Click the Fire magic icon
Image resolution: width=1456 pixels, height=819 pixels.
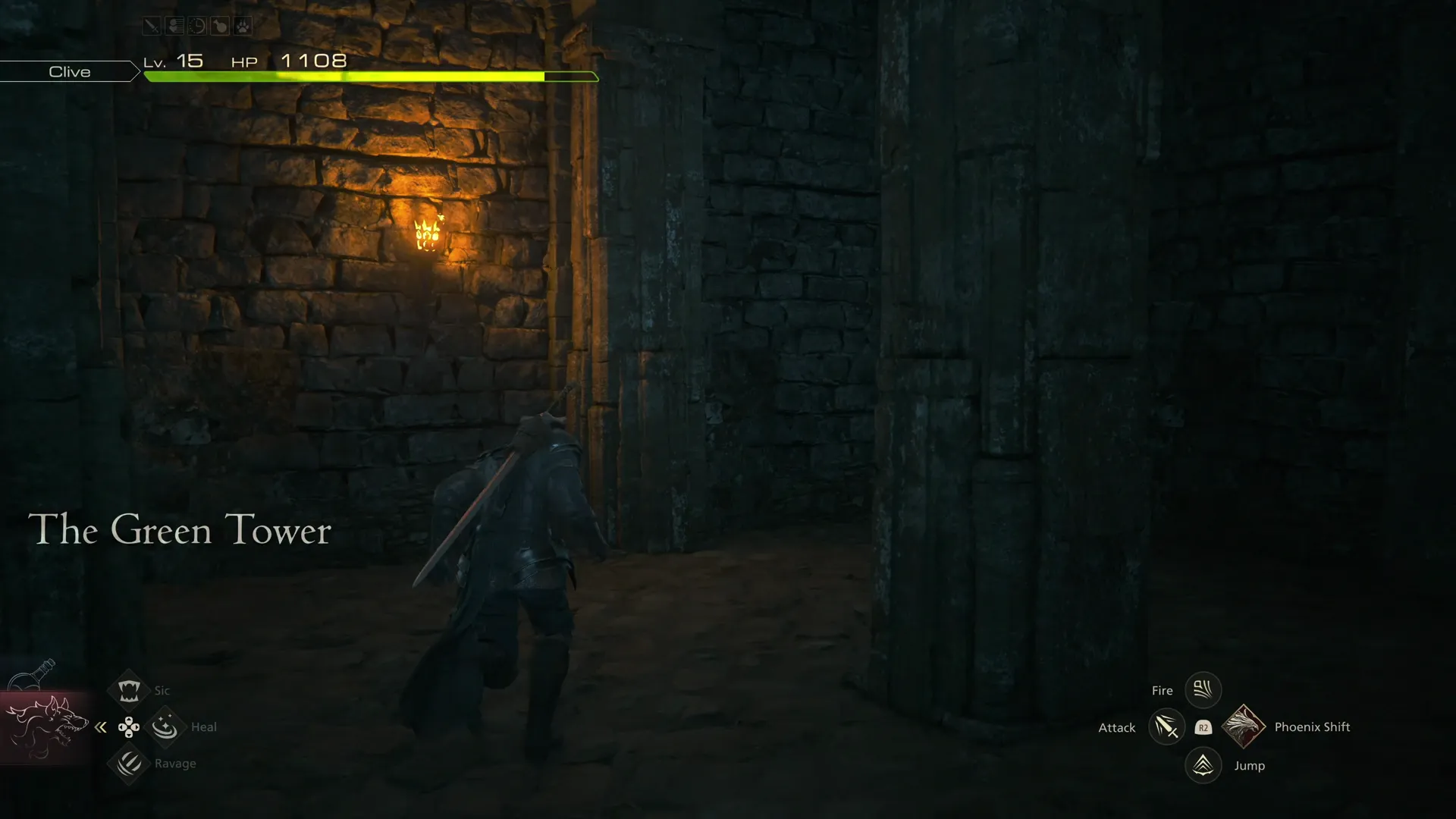[1203, 689]
